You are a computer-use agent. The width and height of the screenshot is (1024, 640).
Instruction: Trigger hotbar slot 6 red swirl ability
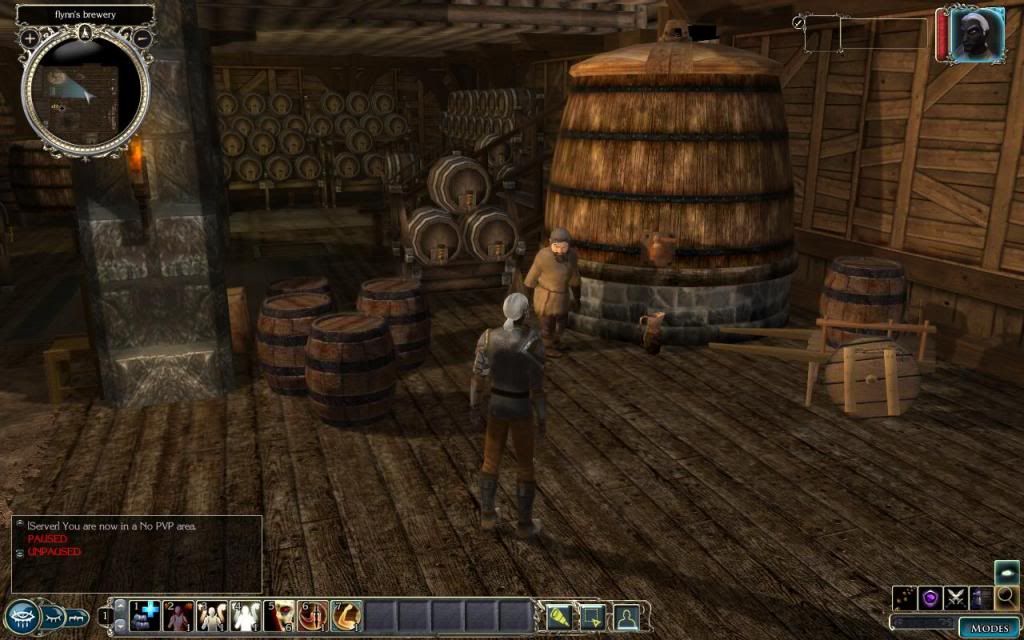coord(313,616)
